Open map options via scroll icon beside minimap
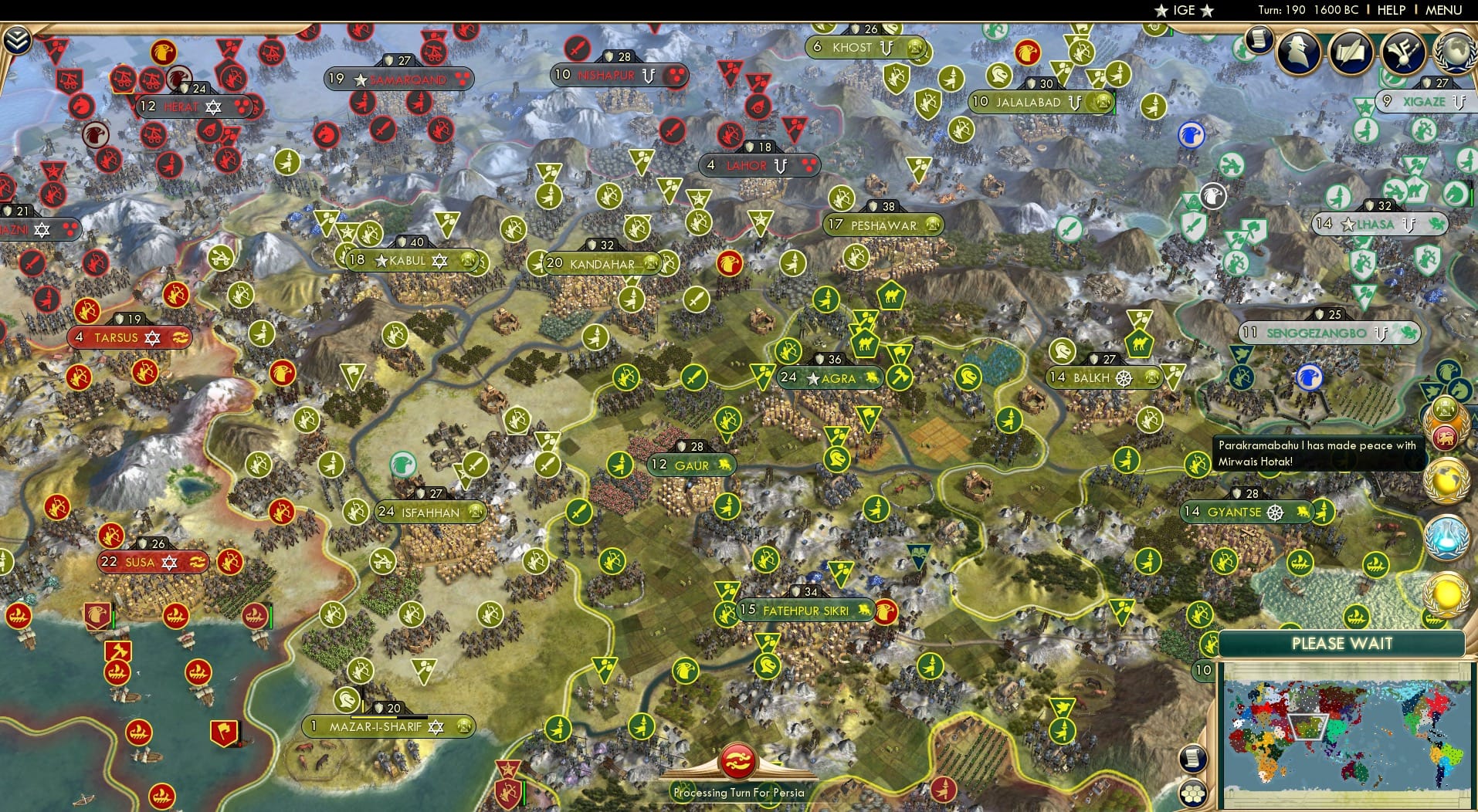 [1193, 758]
